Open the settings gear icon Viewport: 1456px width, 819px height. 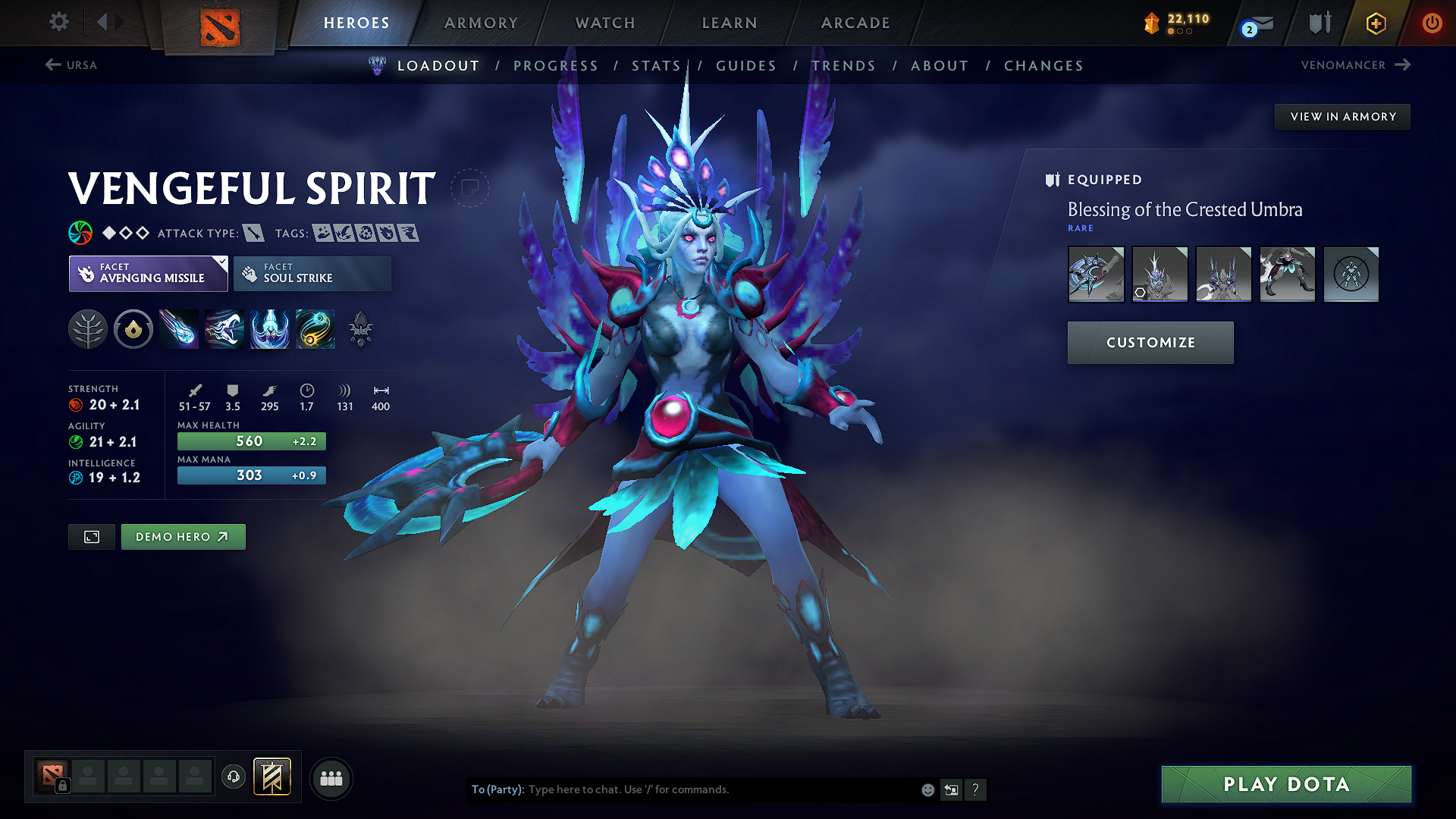point(58,22)
